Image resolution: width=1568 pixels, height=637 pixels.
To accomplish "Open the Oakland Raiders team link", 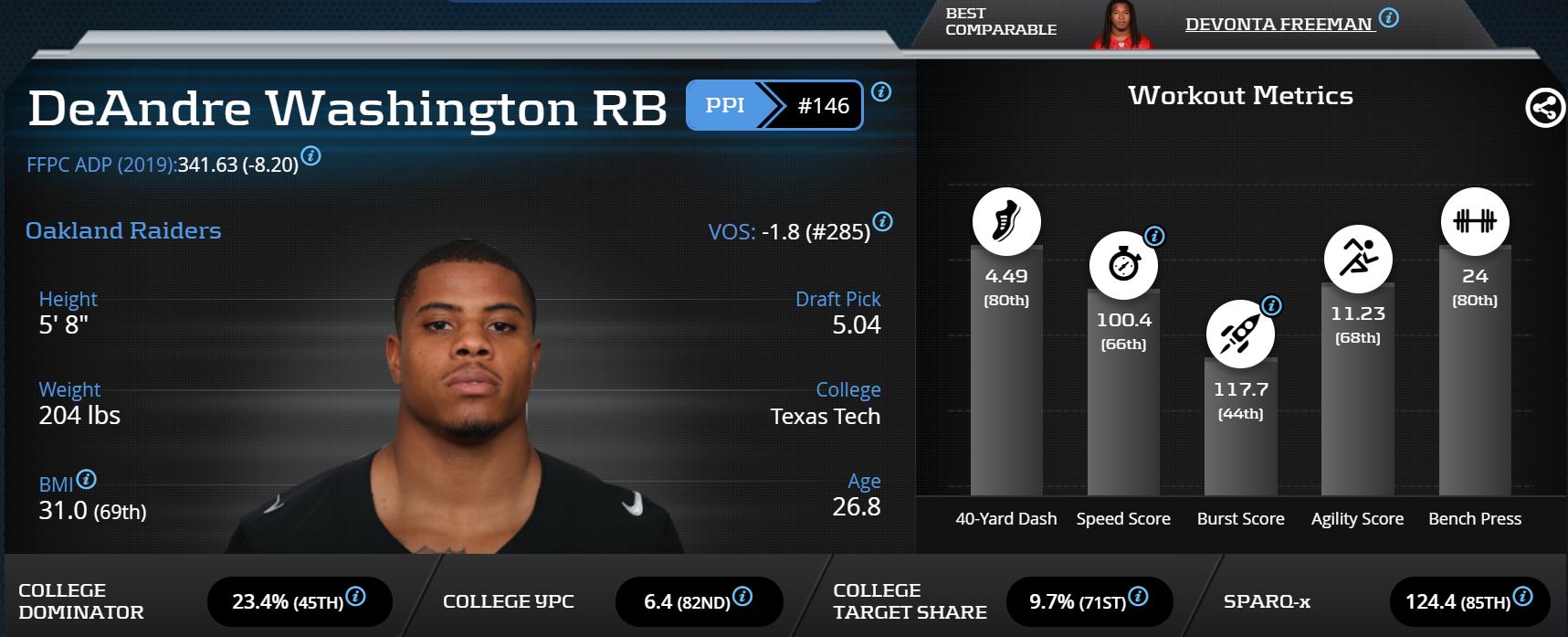I will click(x=123, y=230).
